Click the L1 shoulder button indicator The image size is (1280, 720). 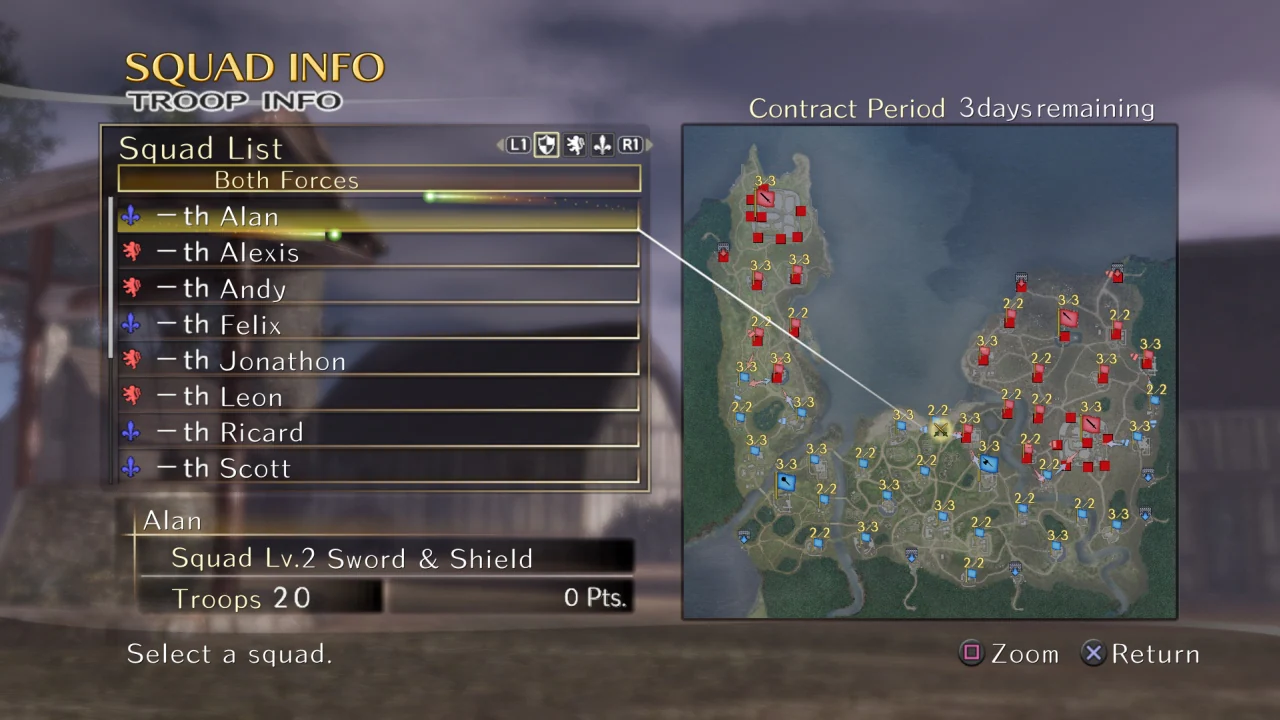coord(518,145)
